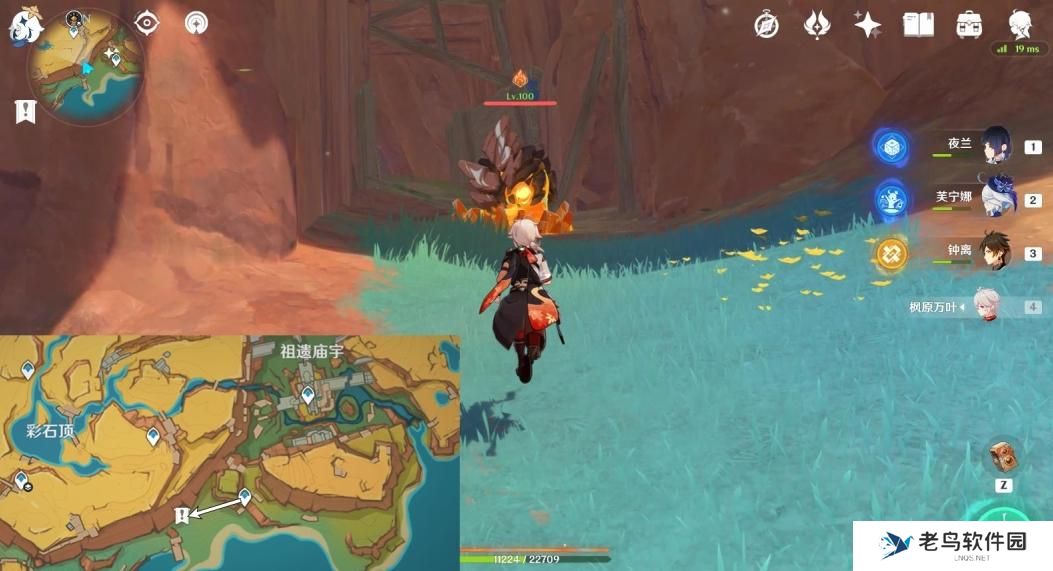
Task: Open the compass events icon
Action: [x=767, y=25]
